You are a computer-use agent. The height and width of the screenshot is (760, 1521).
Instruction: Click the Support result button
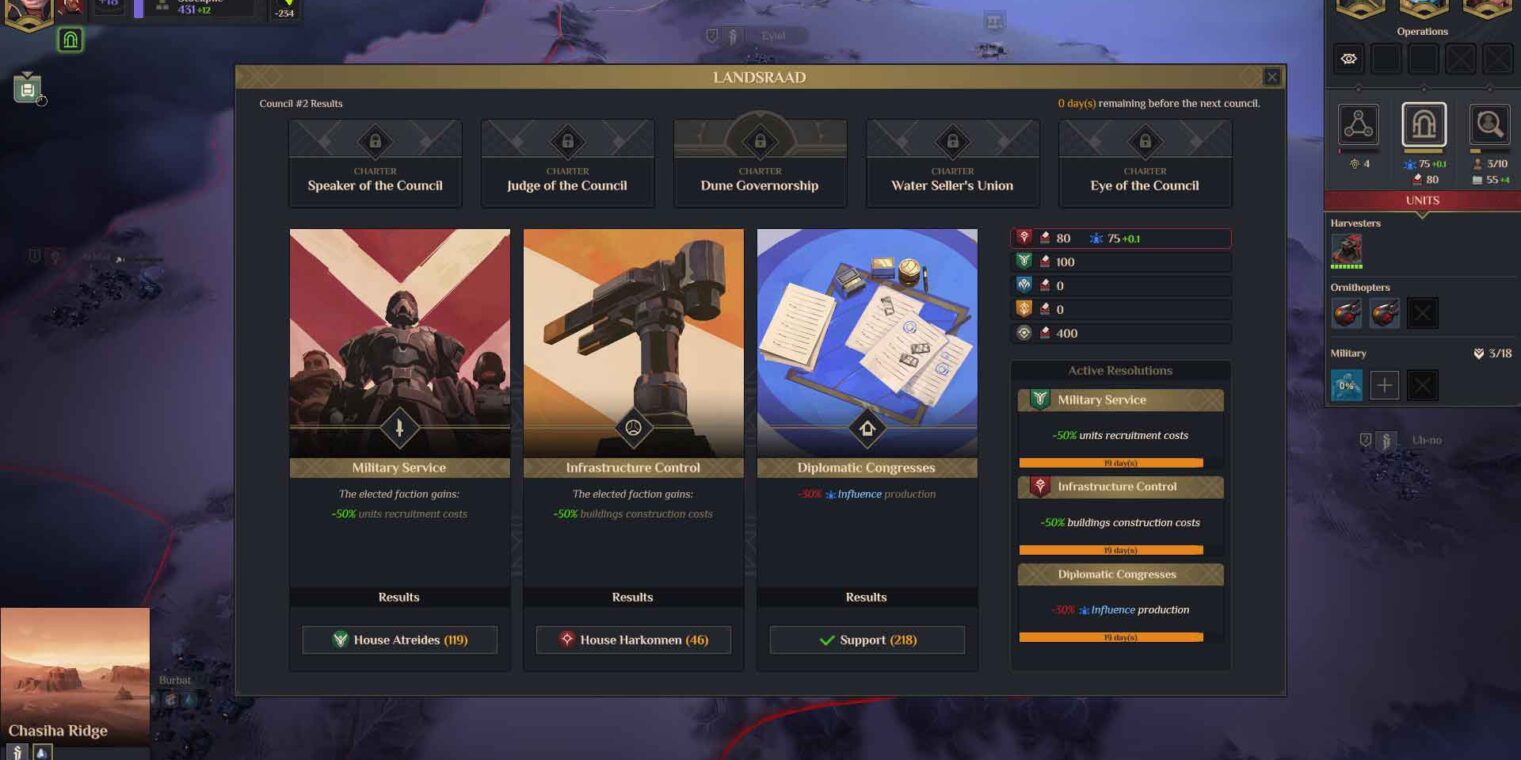click(867, 640)
